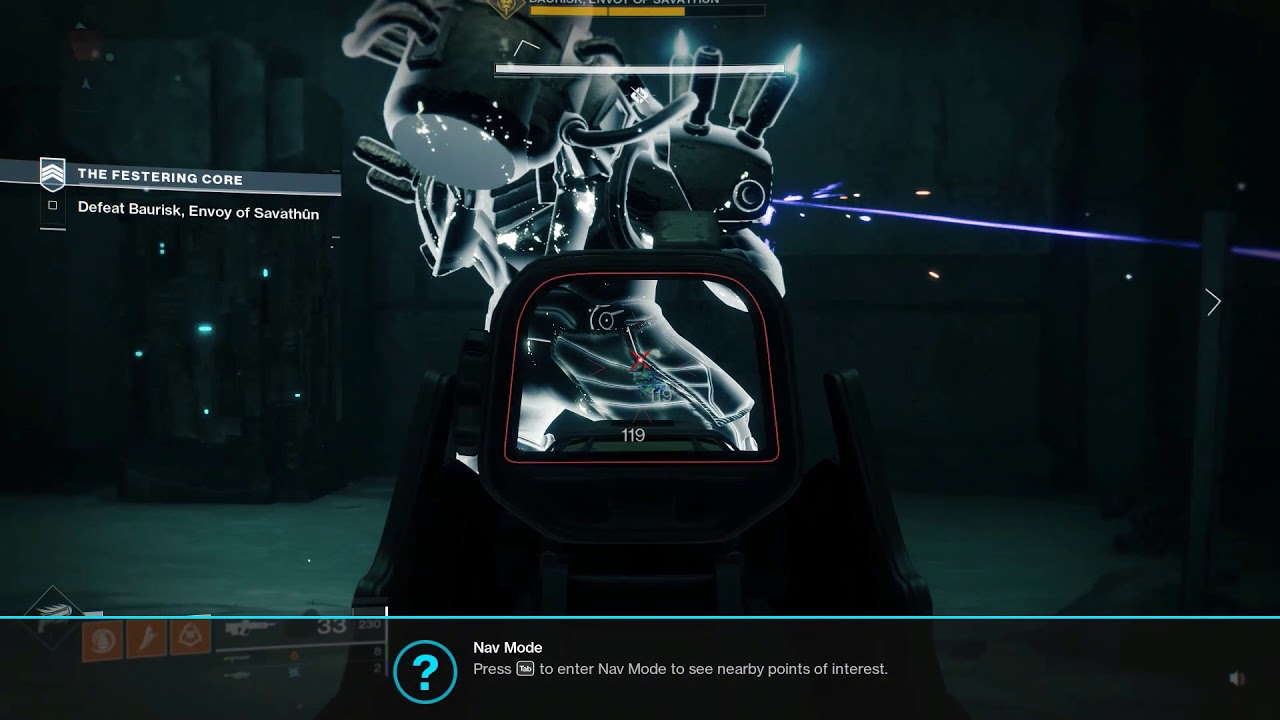The height and width of the screenshot is (720, 1280).
Task: Open the Nav Mode help question mark
Action: click(x=425, y=672)
